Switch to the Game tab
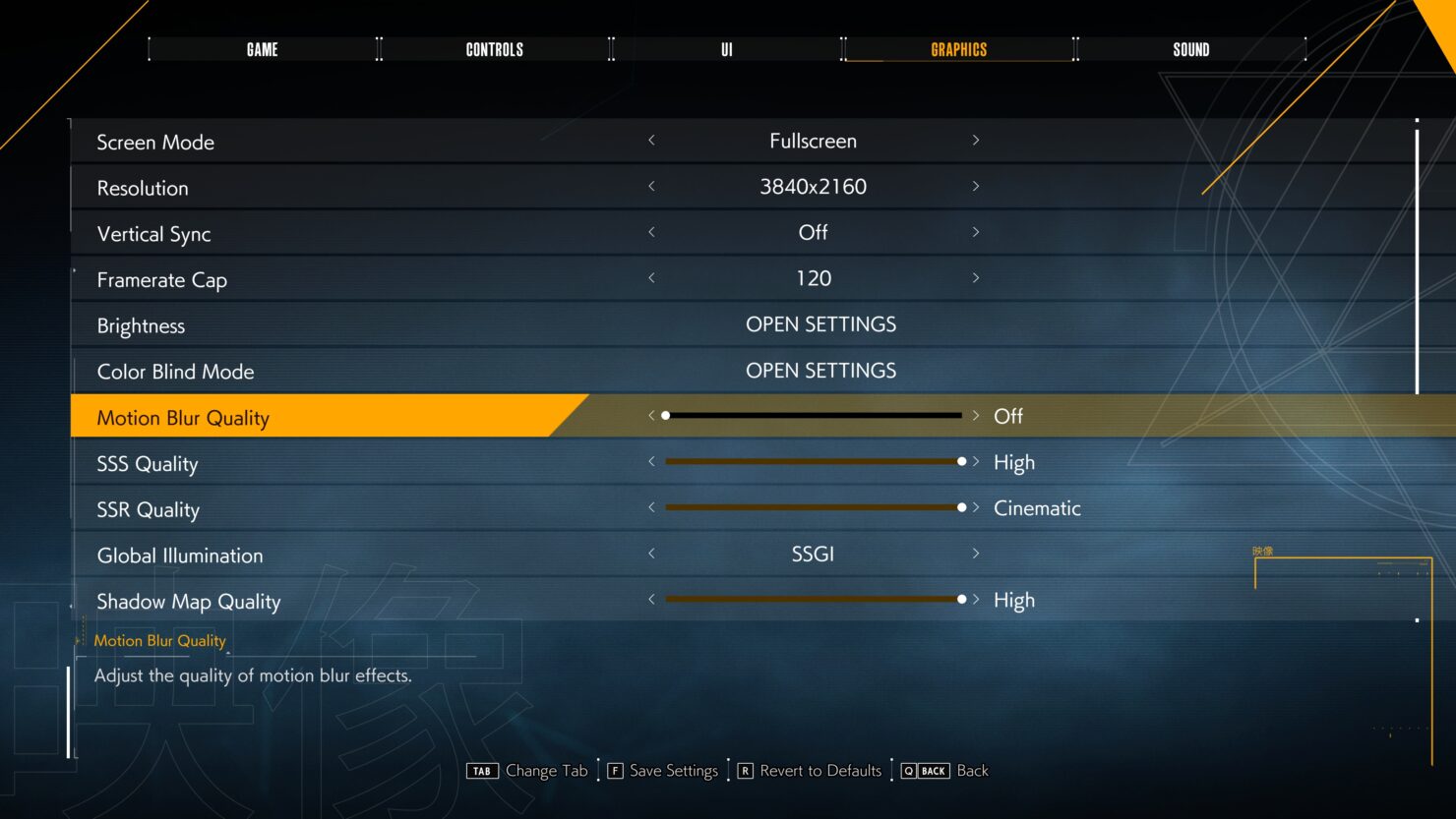 [263, 49]
